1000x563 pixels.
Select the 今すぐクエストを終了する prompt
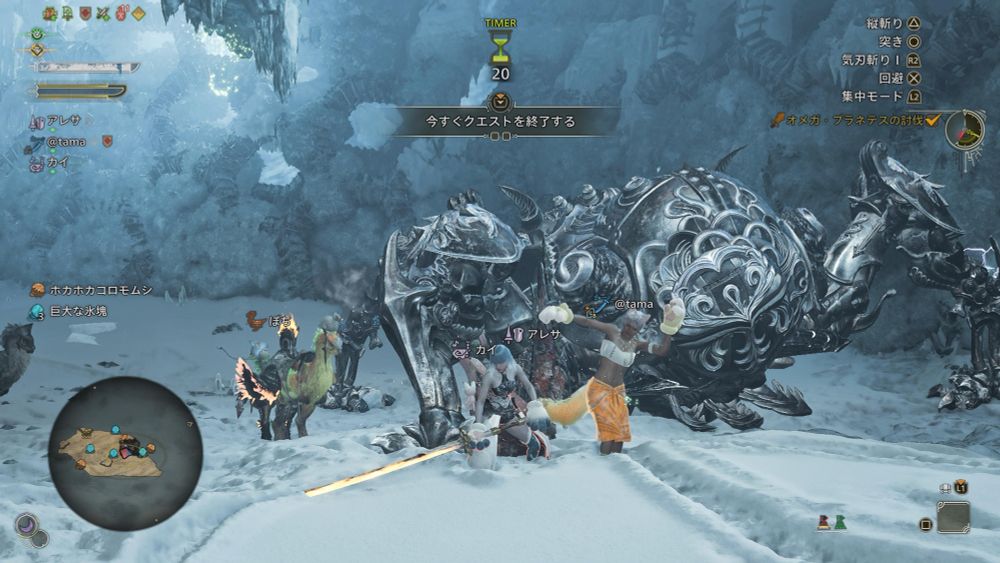coord(500,122)
